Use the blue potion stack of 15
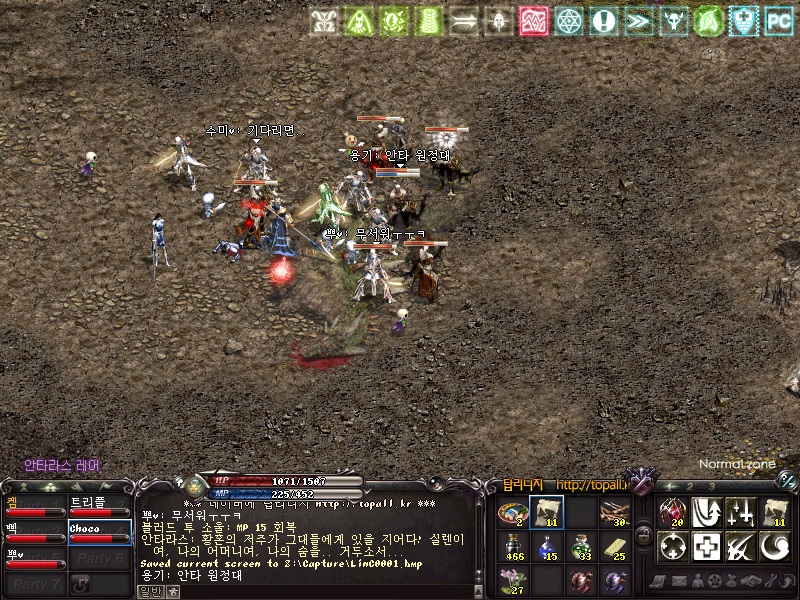Screen dimensions: 800x600 (x=546, y=547)
